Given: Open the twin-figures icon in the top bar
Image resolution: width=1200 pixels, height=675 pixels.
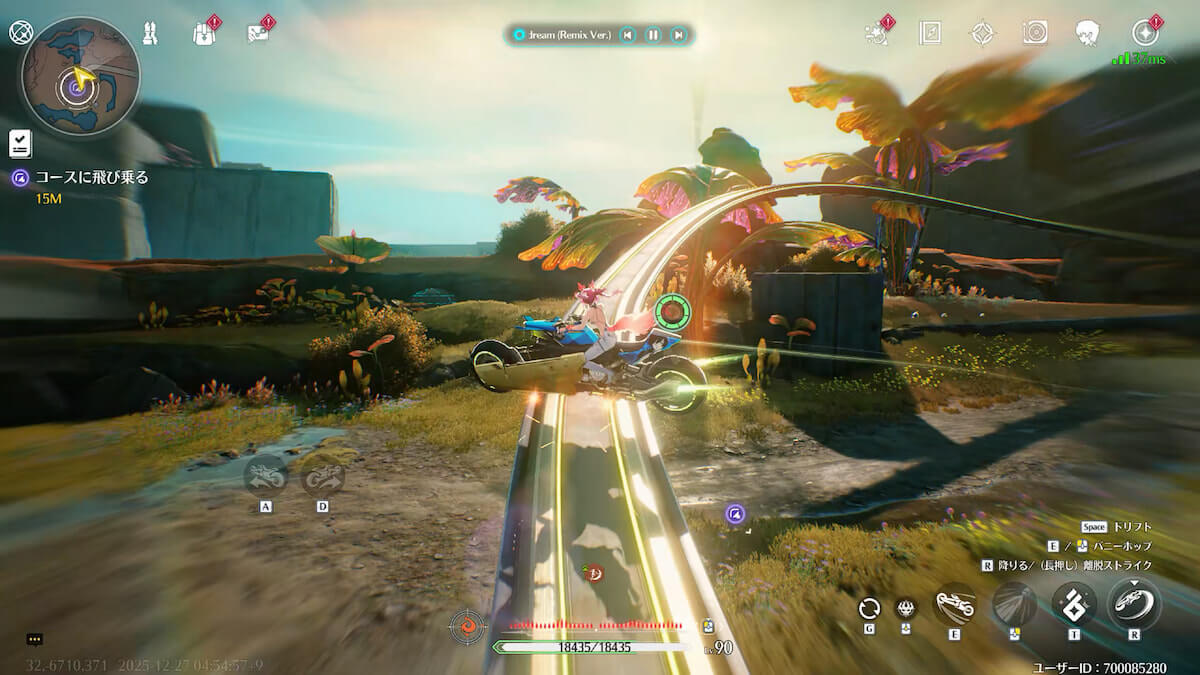Looking at the screenshot, I should coord(151,33).
